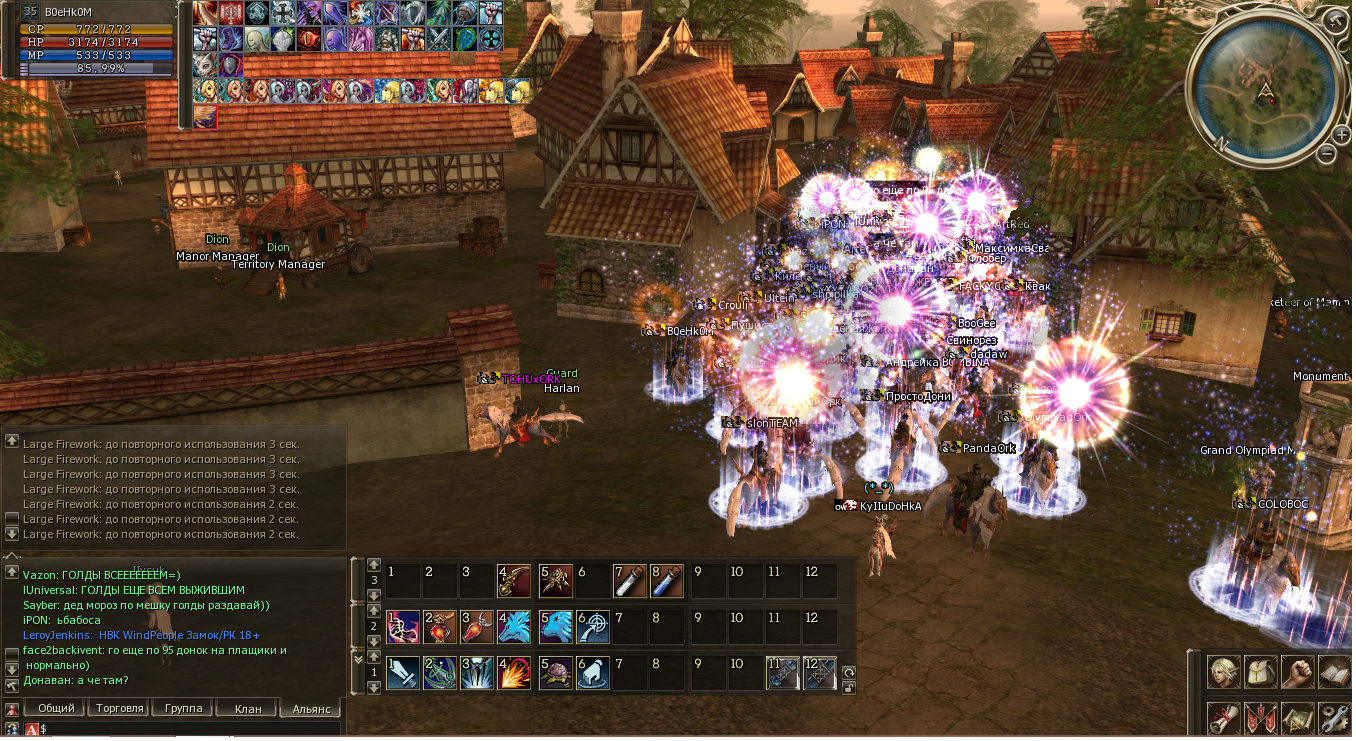Use the blue potion vial in the hotbar
This screenshot has height=741, width=1356.
[x=668, y=581]
